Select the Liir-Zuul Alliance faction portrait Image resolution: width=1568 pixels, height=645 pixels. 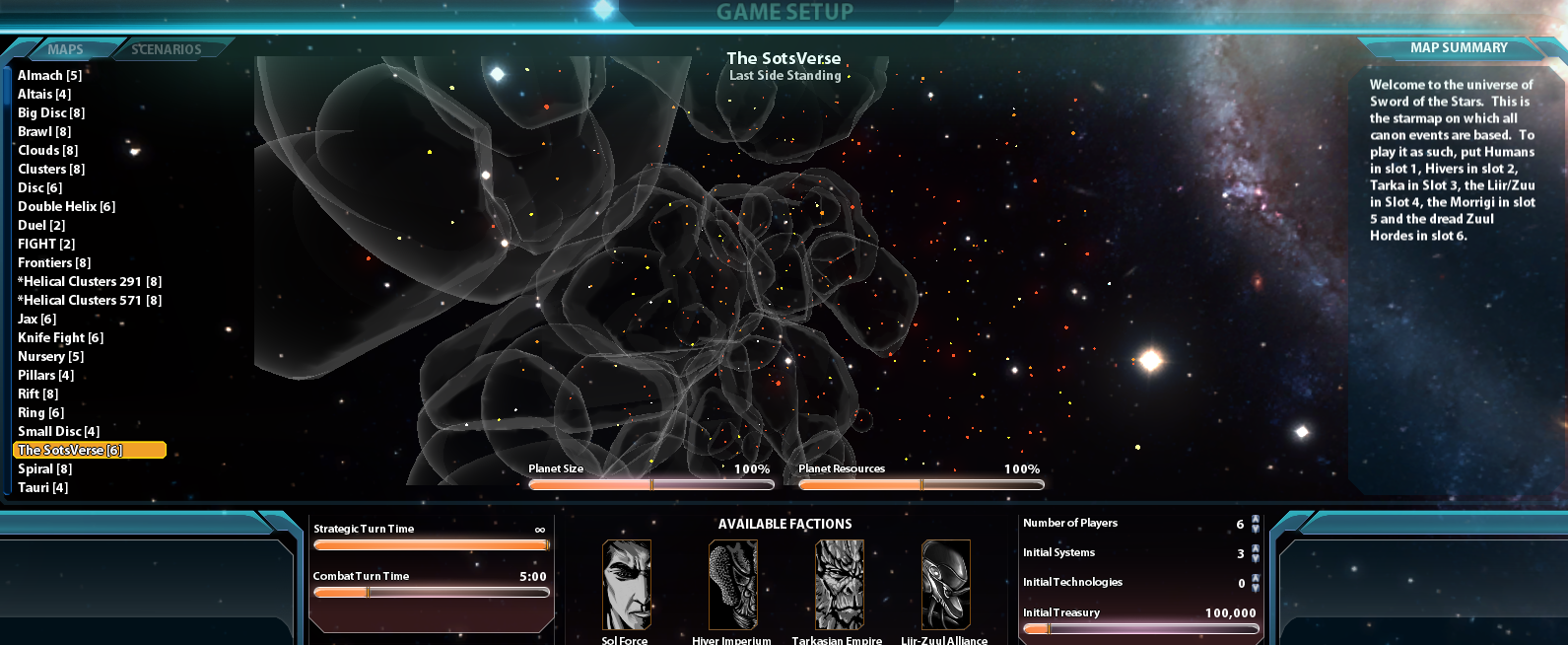point(945,585)
